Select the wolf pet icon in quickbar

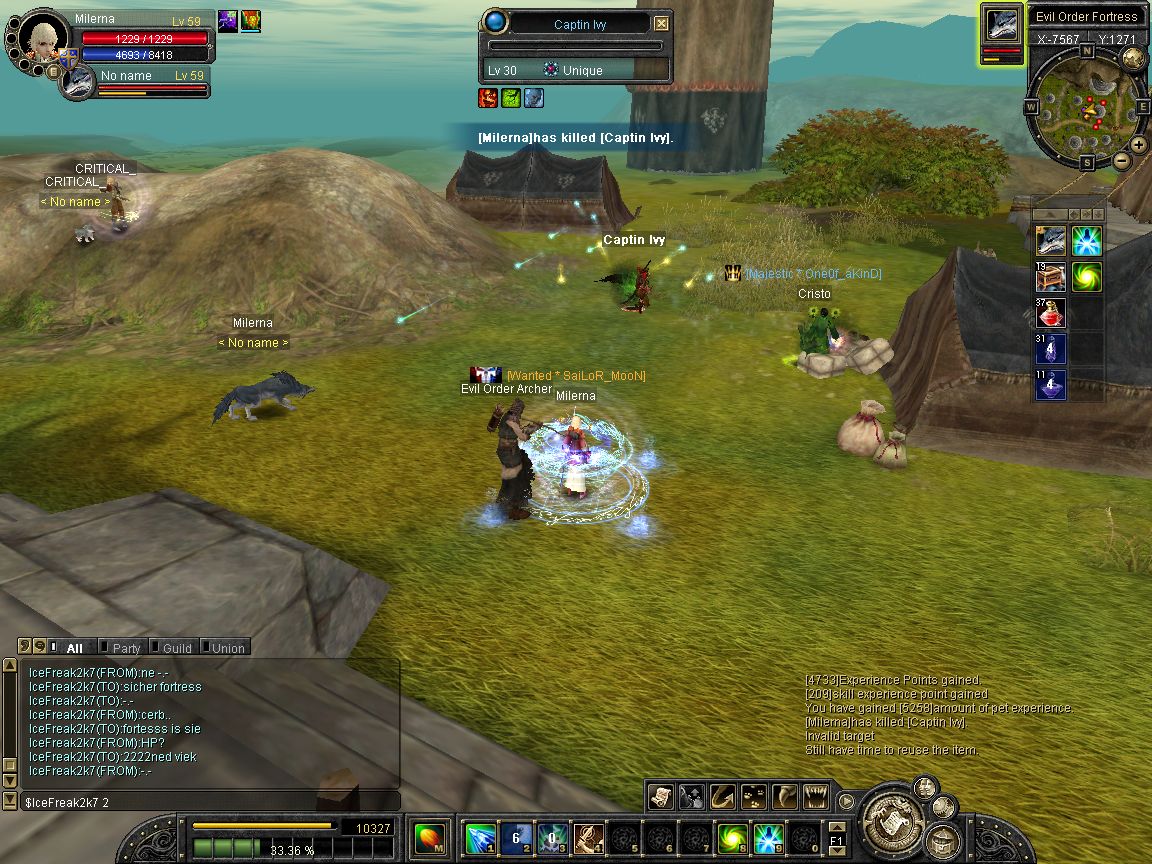1050,241
